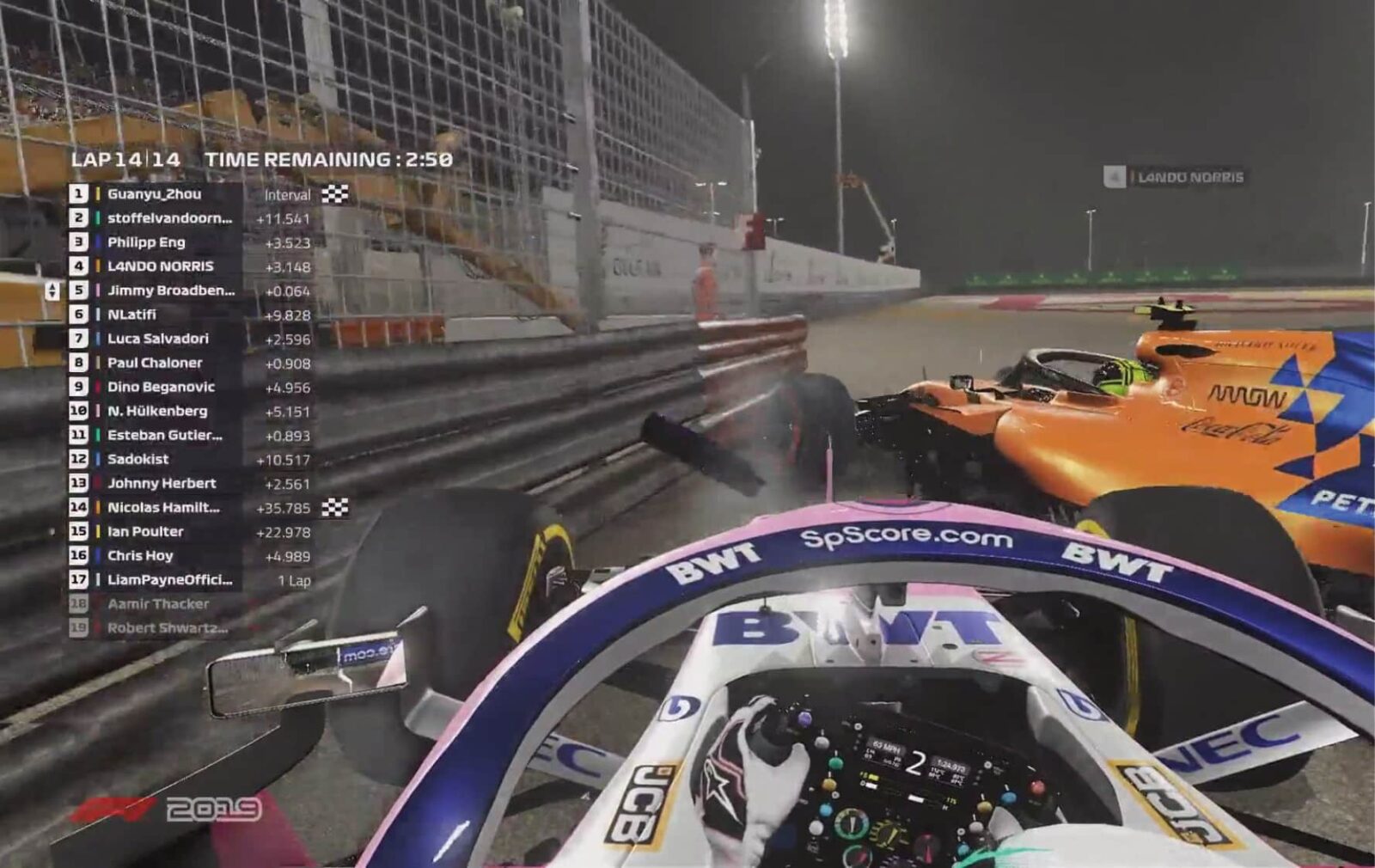This screenshot has width=1375, height=868.
Task: Click Philipp Eng's leaderboard row
Action: click(x=146, y=242)
